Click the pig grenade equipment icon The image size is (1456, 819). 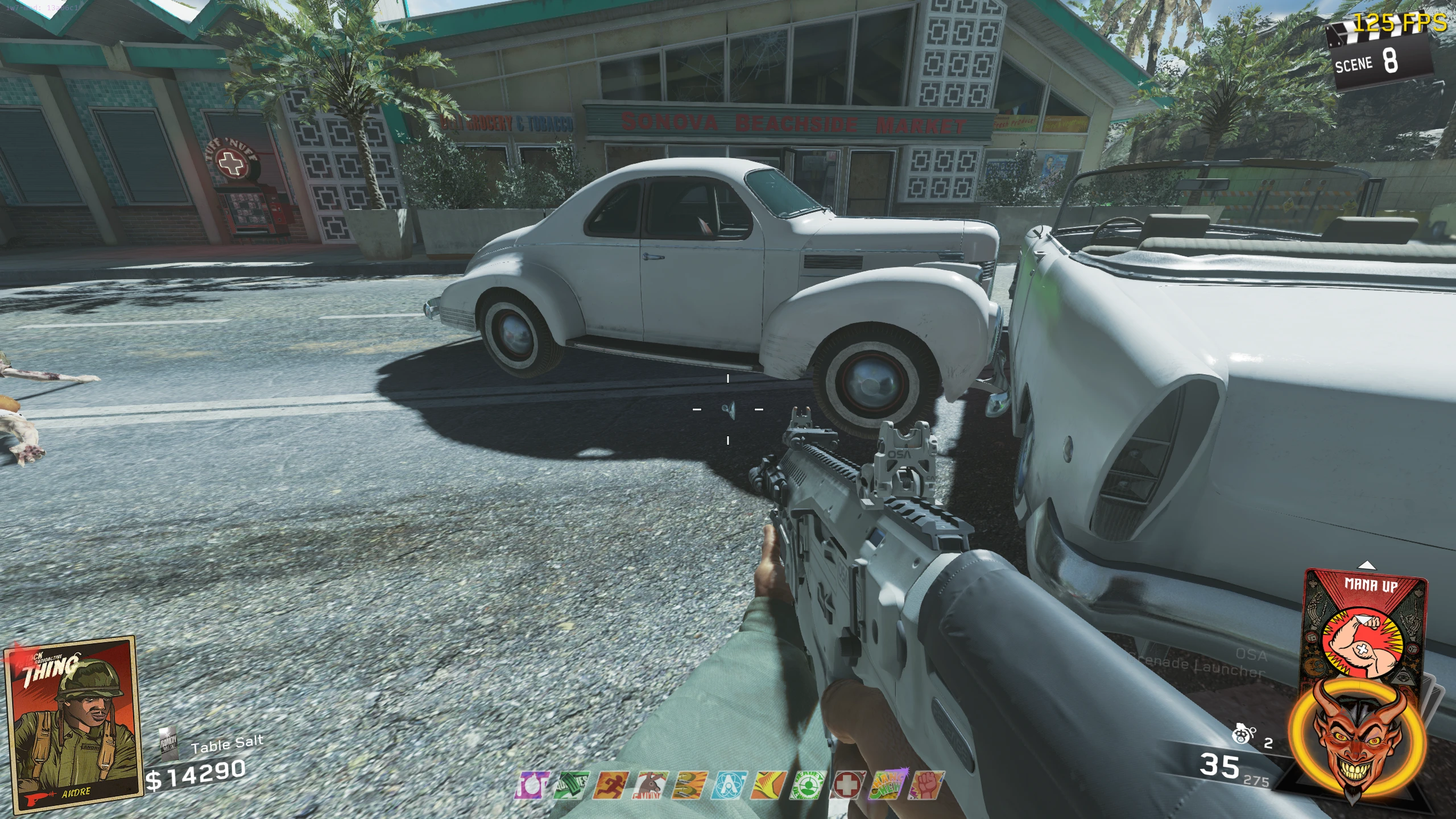click(1243, 735)
